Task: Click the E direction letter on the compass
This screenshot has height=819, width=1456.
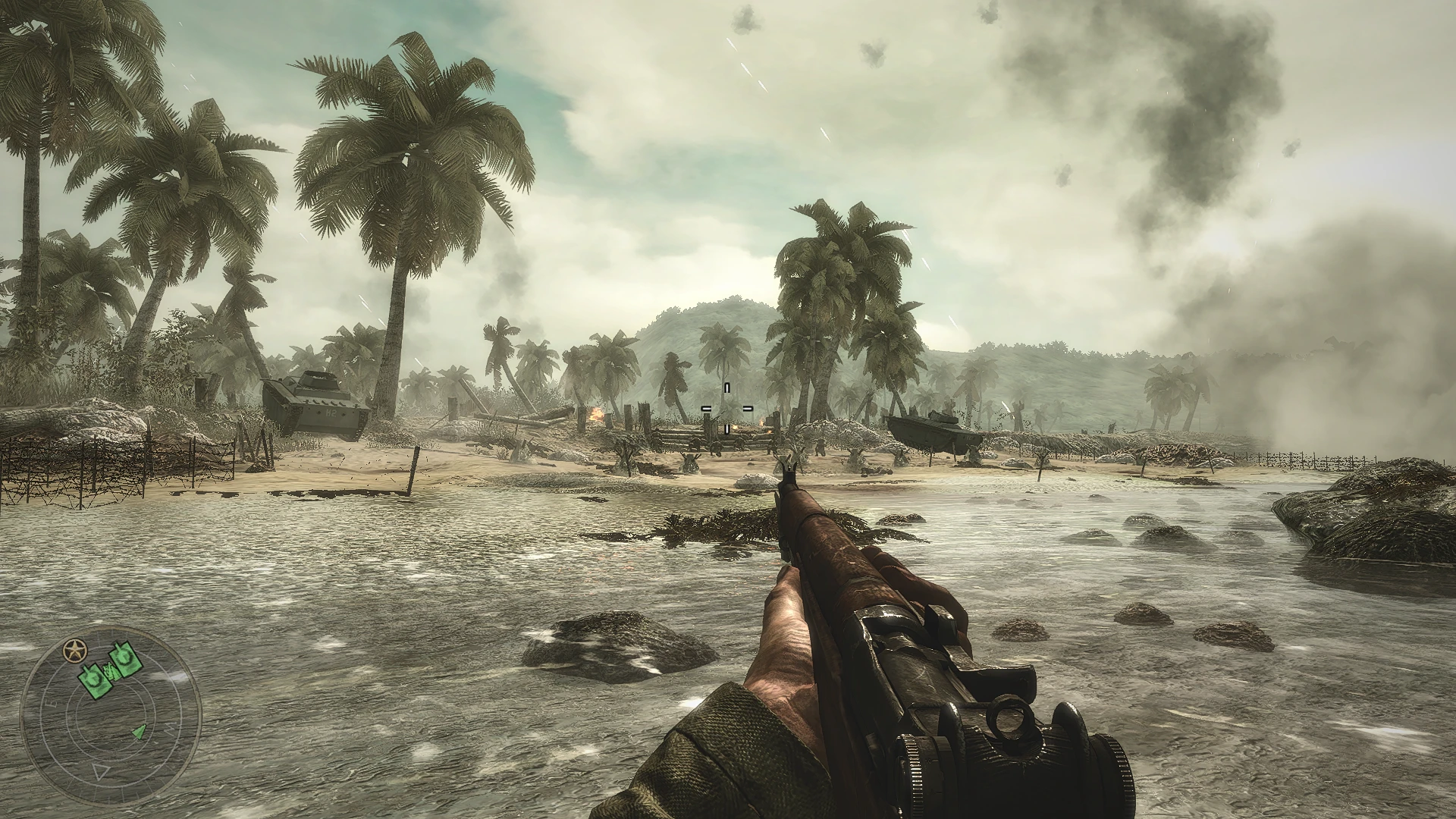Action: click(52, 703)
